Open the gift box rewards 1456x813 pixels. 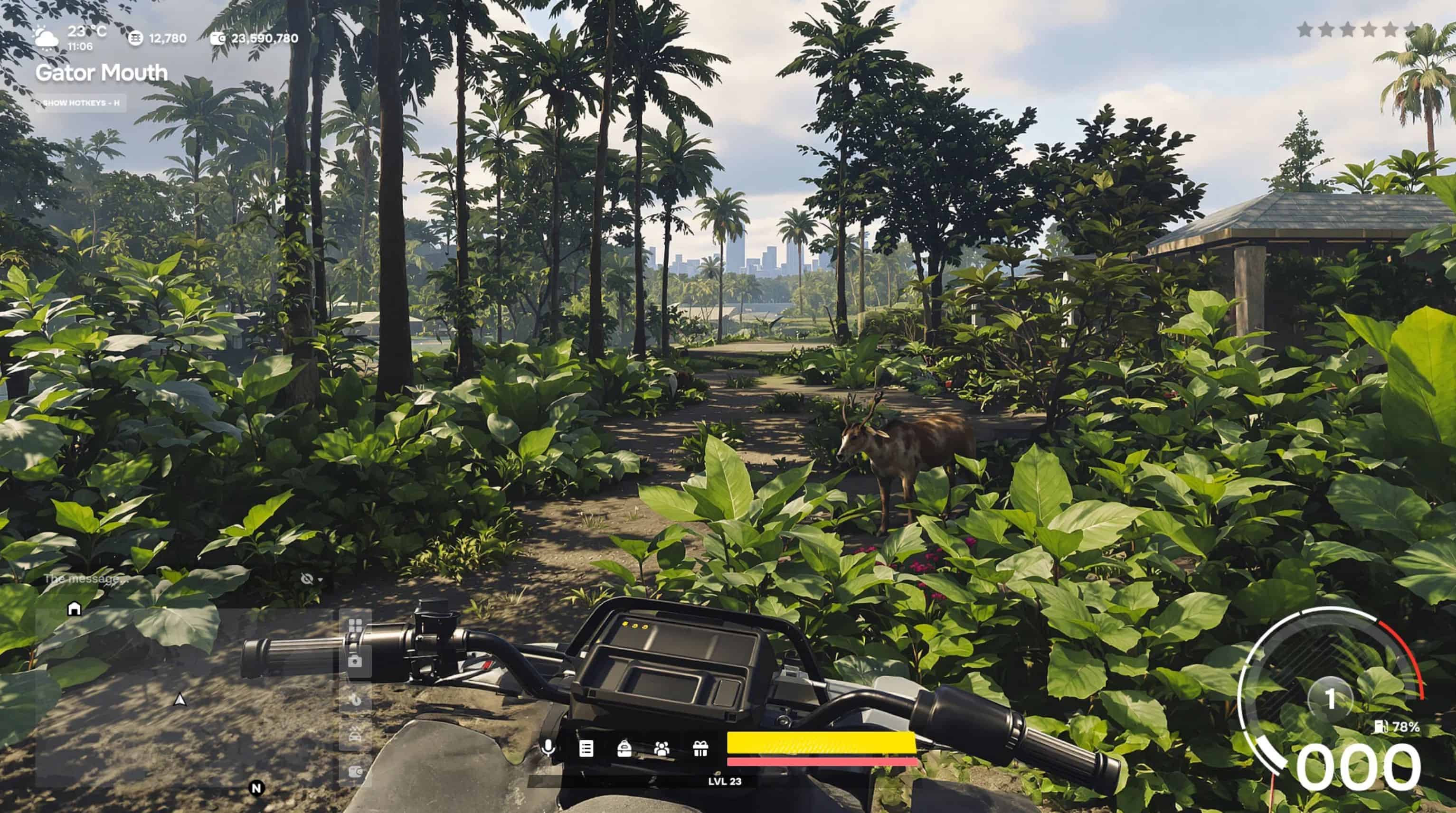pyautogui.click(x=700, y=748)
